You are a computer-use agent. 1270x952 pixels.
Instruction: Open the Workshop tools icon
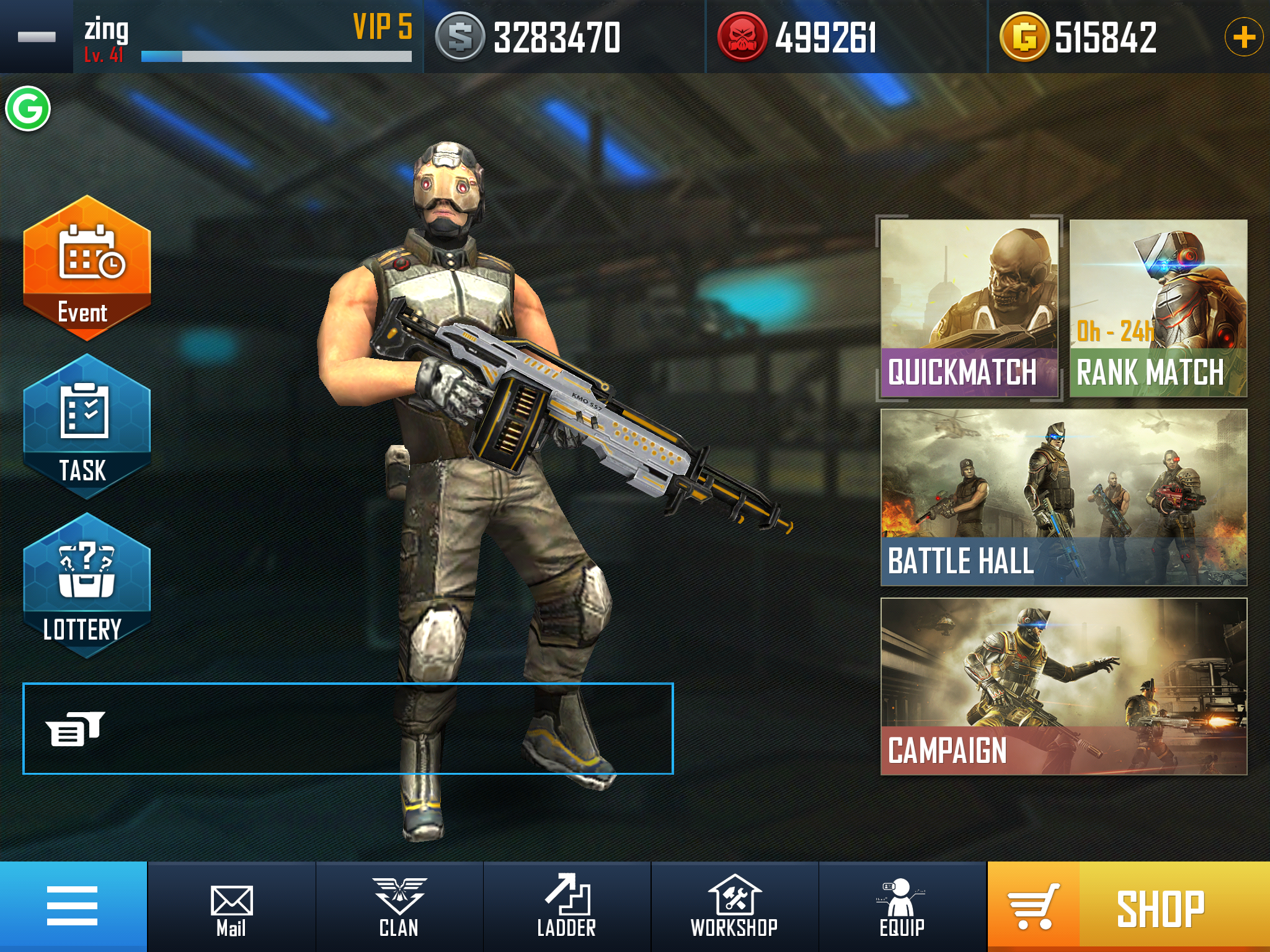click(735, 896)
